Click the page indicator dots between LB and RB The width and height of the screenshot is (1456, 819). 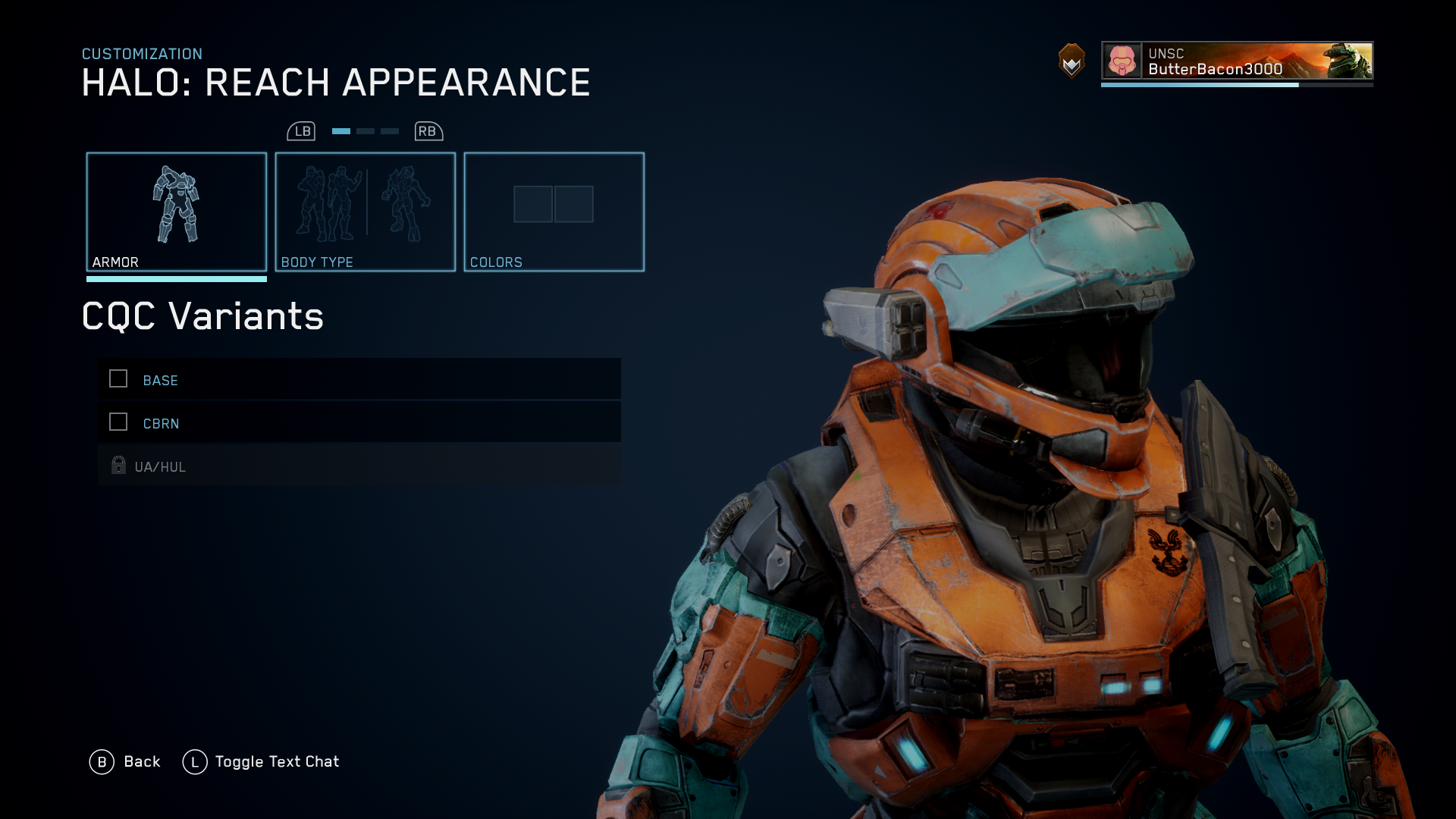coord(364,130)
